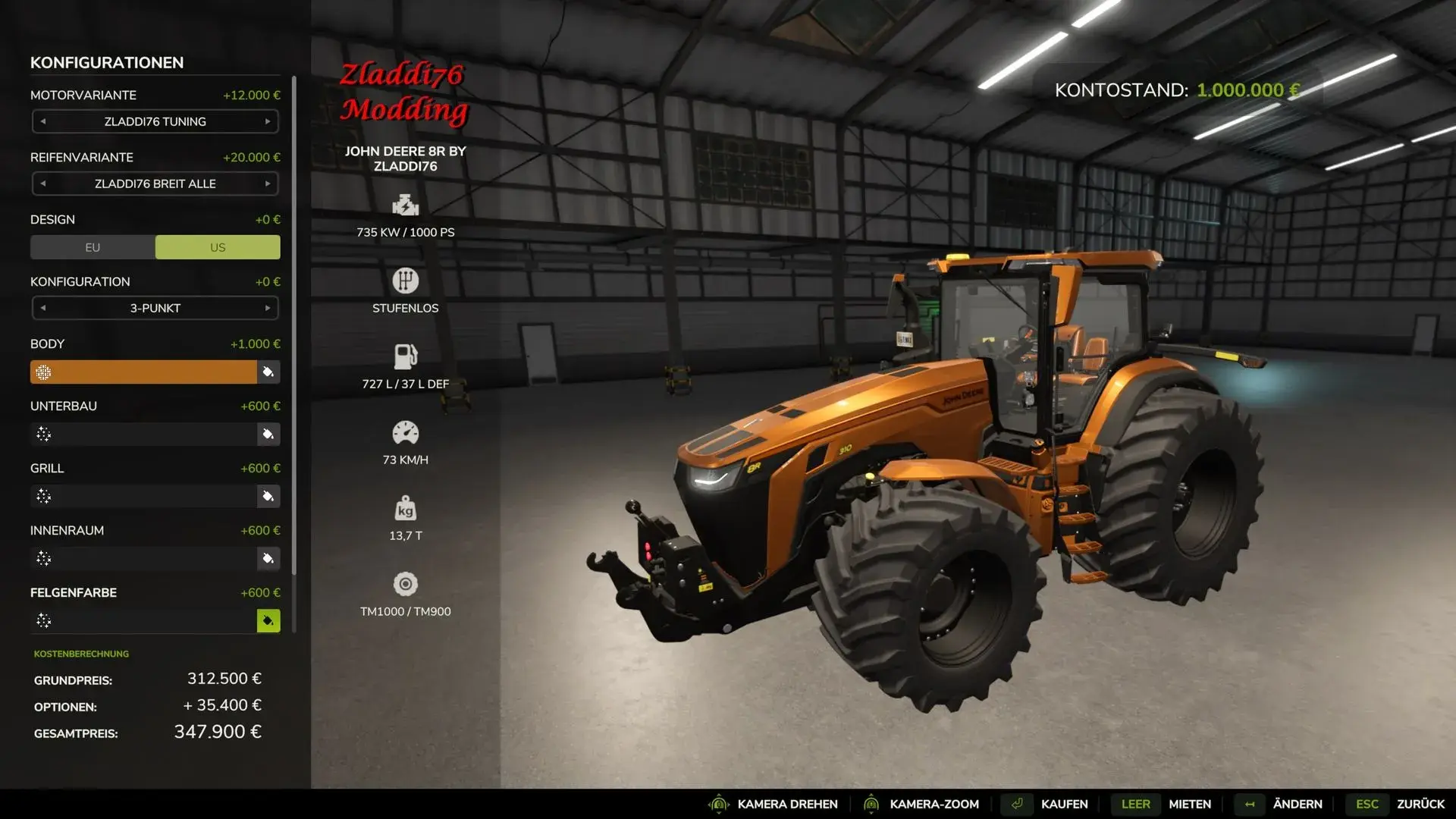Go back with Zurück
The height and width of the screenshot is (819, 1456).
point(1420,804)
